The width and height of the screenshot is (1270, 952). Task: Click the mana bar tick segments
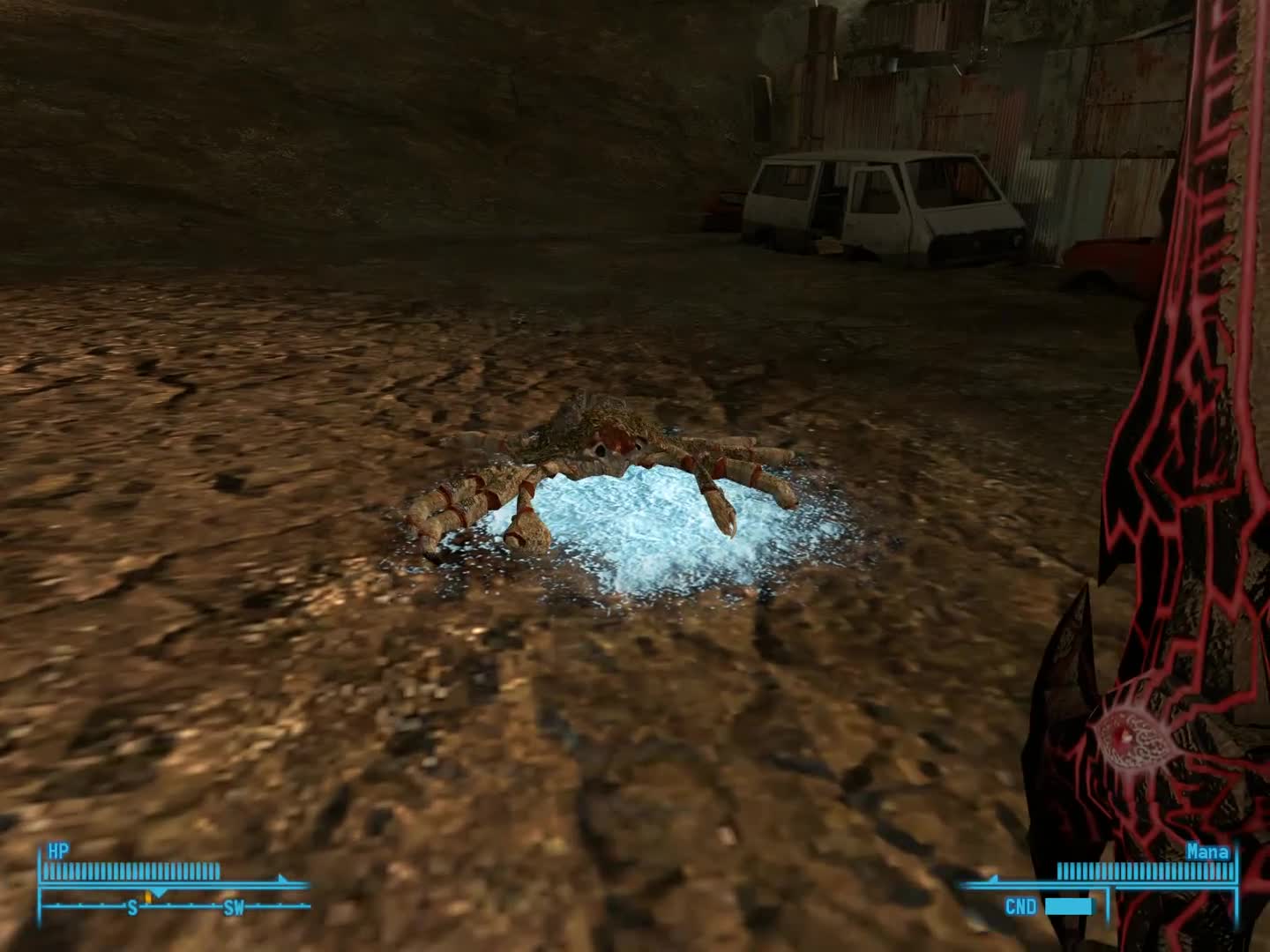point(1147,870)
